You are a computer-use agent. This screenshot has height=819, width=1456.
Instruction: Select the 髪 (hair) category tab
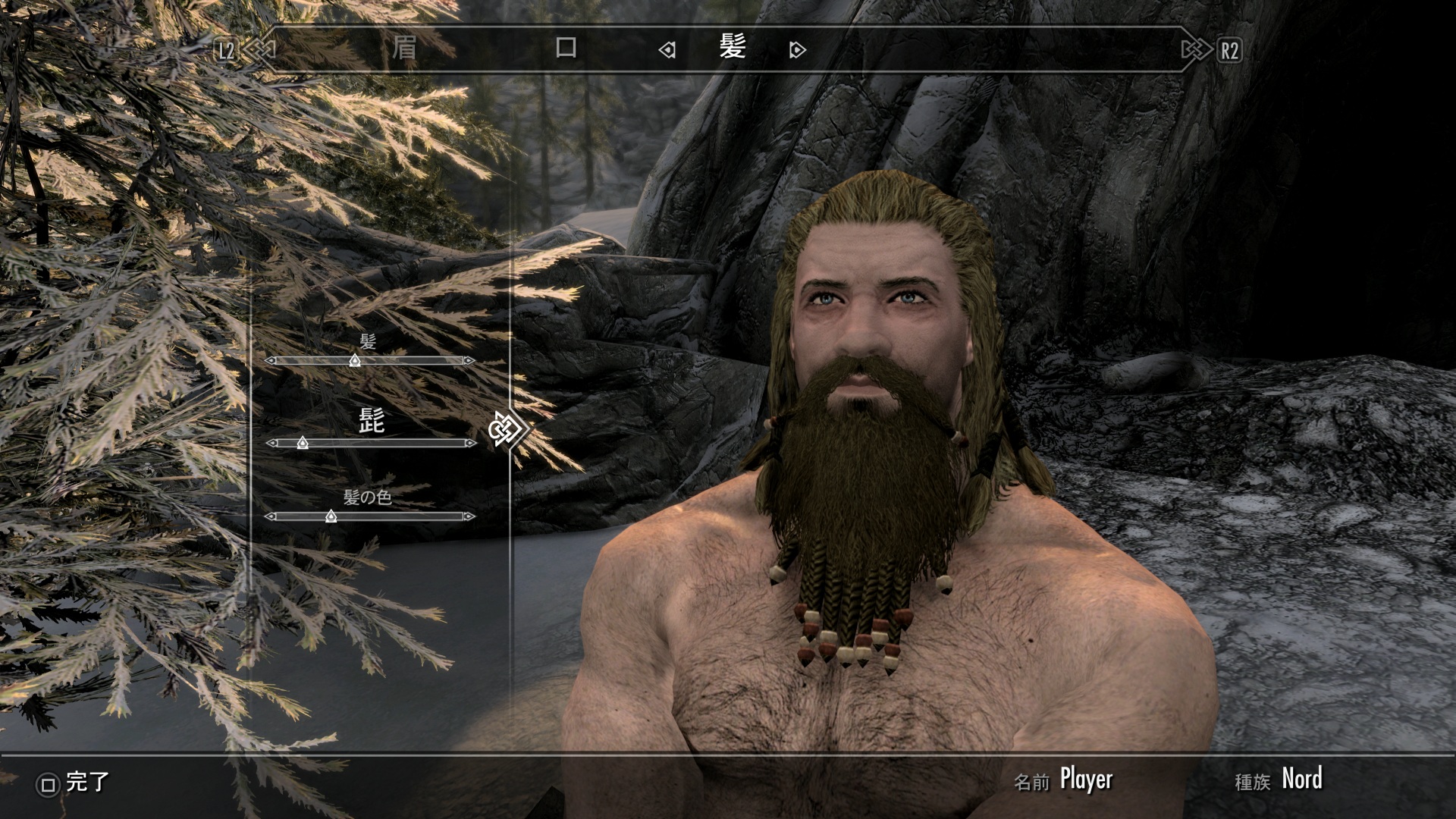point(733,49)
